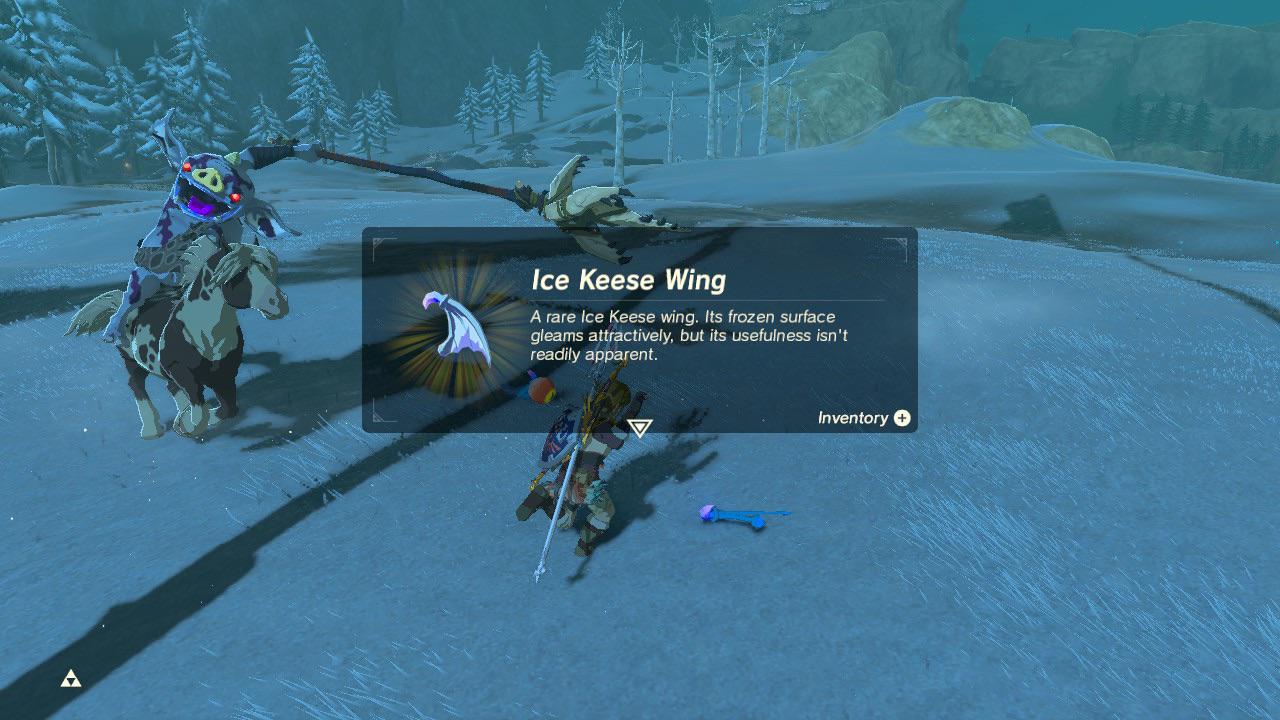Click the Inventory plus icon
Viewport: 1280px width, 720px height.
click(899, 418)
